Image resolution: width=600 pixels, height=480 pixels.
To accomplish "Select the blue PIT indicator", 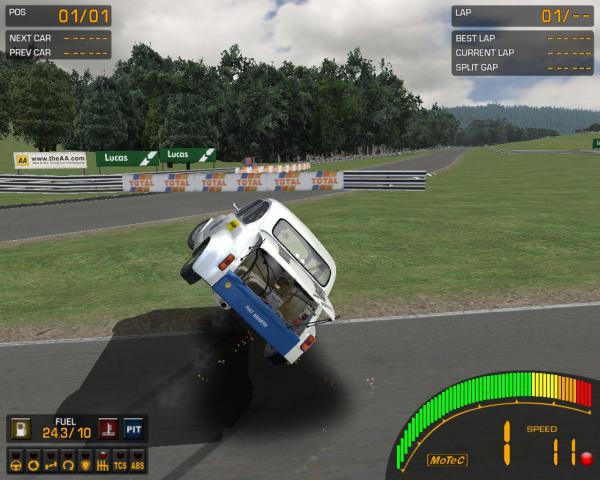I will coord(134,429).
